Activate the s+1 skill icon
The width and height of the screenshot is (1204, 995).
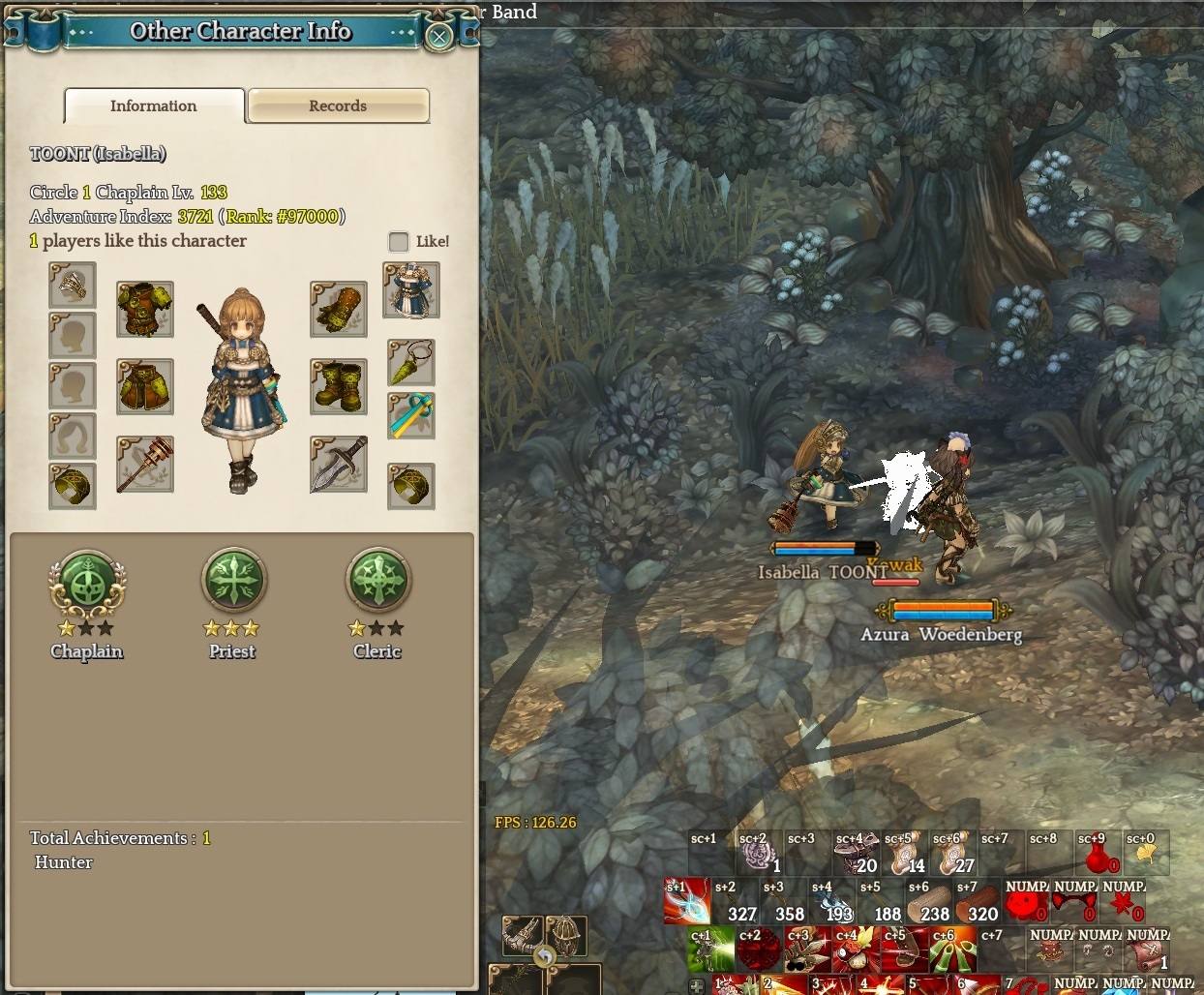[x=687, y=901]
